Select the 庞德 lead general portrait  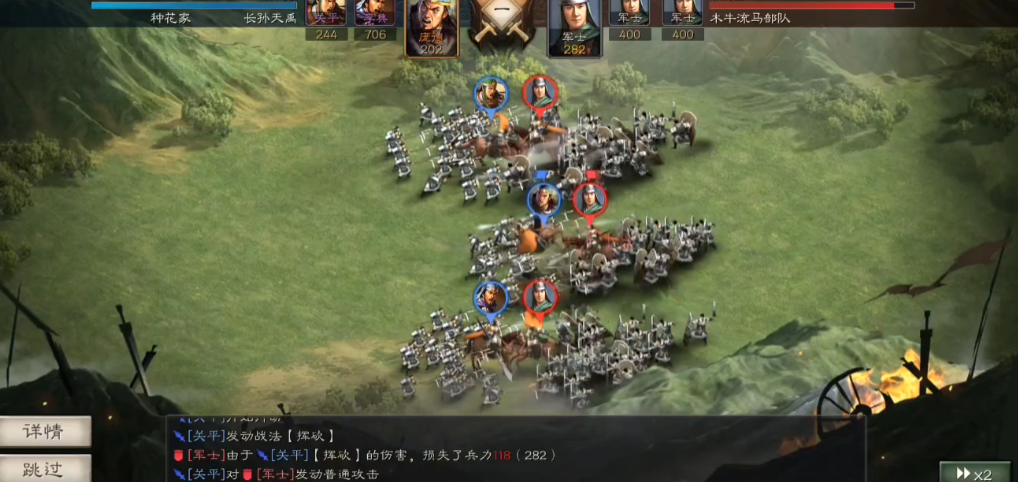pos(431,26)
